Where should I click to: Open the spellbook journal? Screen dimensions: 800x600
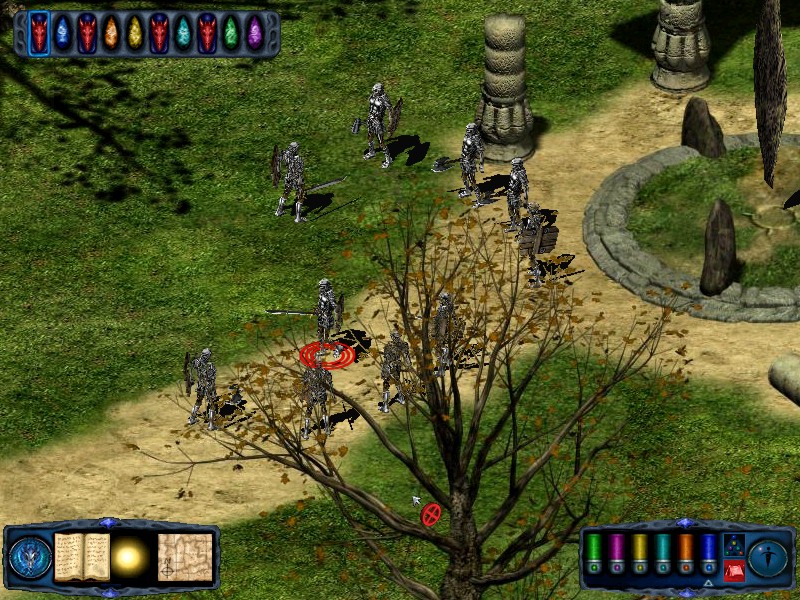tap(82, 557)
